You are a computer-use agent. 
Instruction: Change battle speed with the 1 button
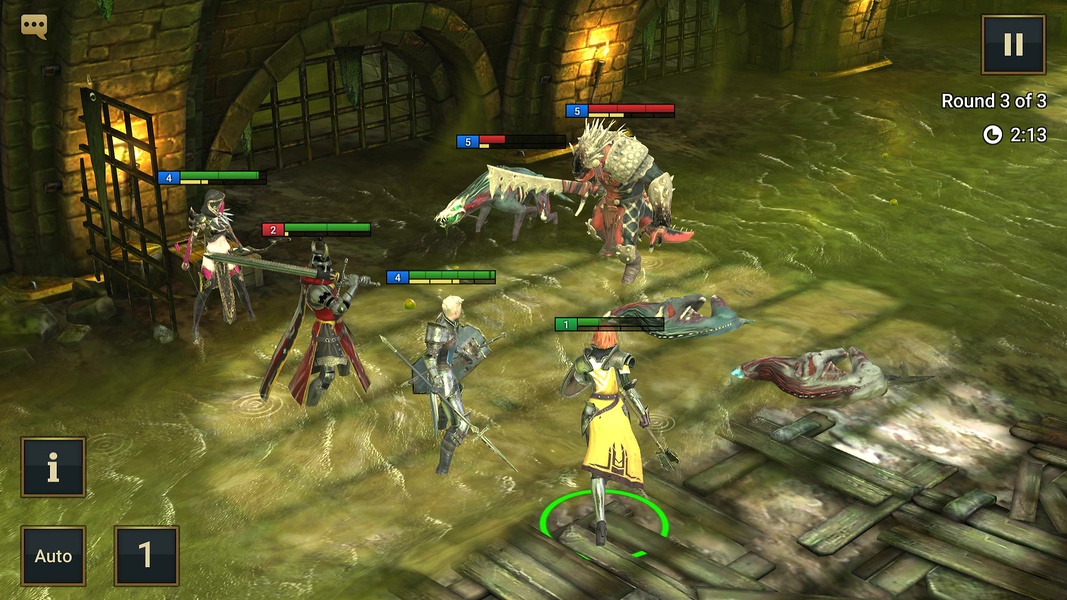tap(146, 556)
